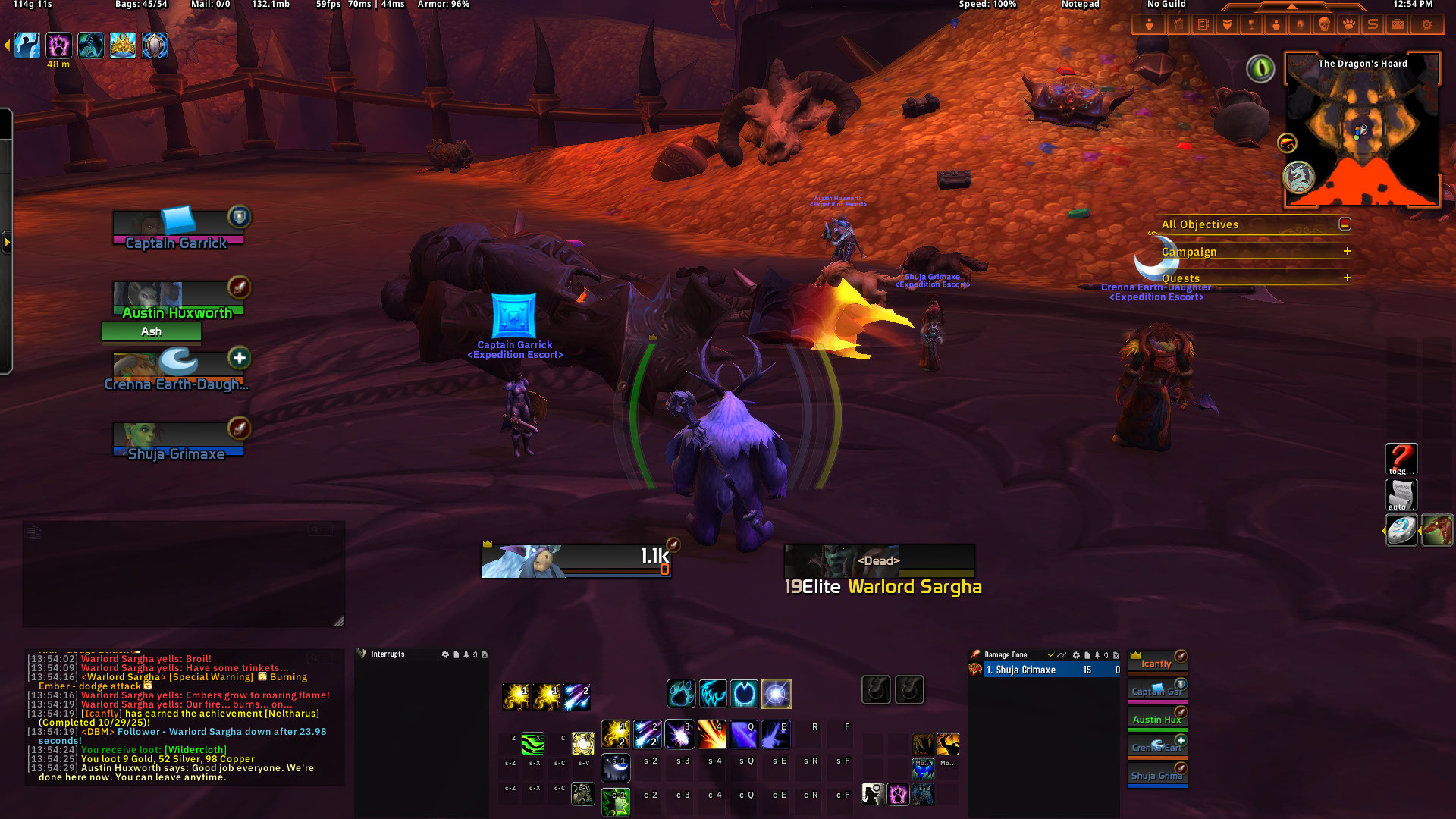1456x819 pixels.
Task: Select Austin Huxworth's party frame
Action: [177, 299]
